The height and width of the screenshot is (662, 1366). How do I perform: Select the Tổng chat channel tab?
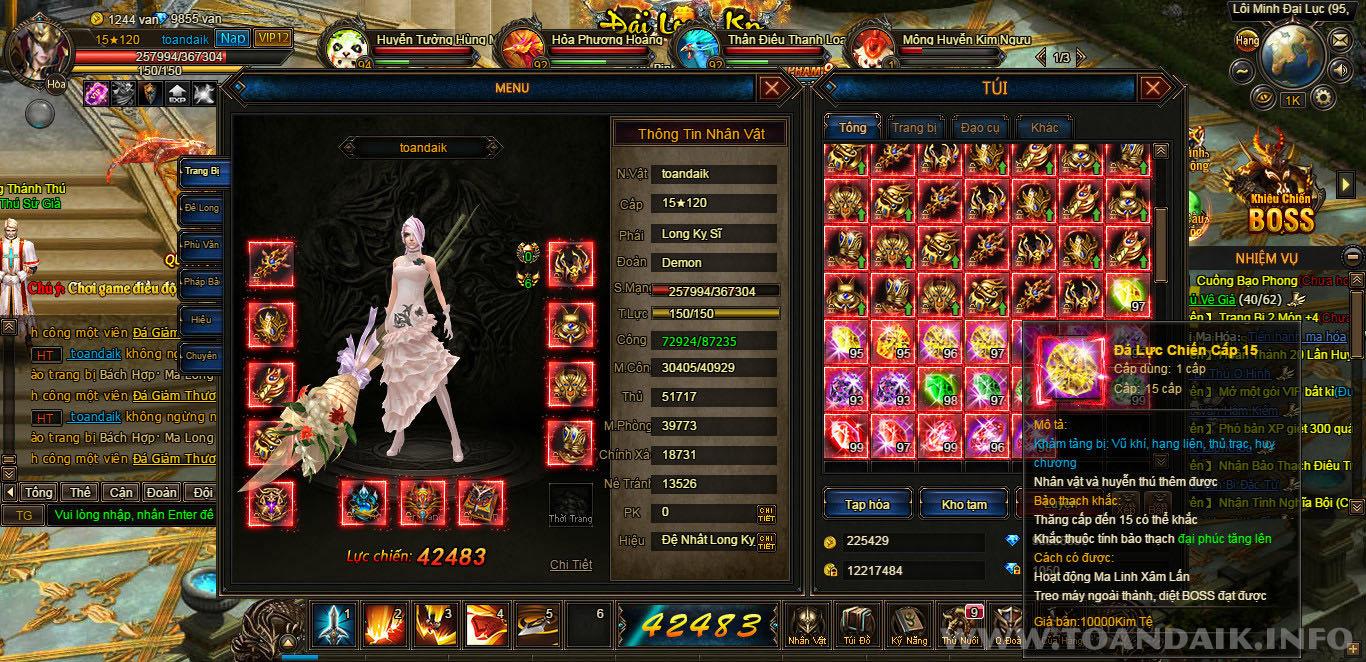pyautogui.click(x=38, y=492)
